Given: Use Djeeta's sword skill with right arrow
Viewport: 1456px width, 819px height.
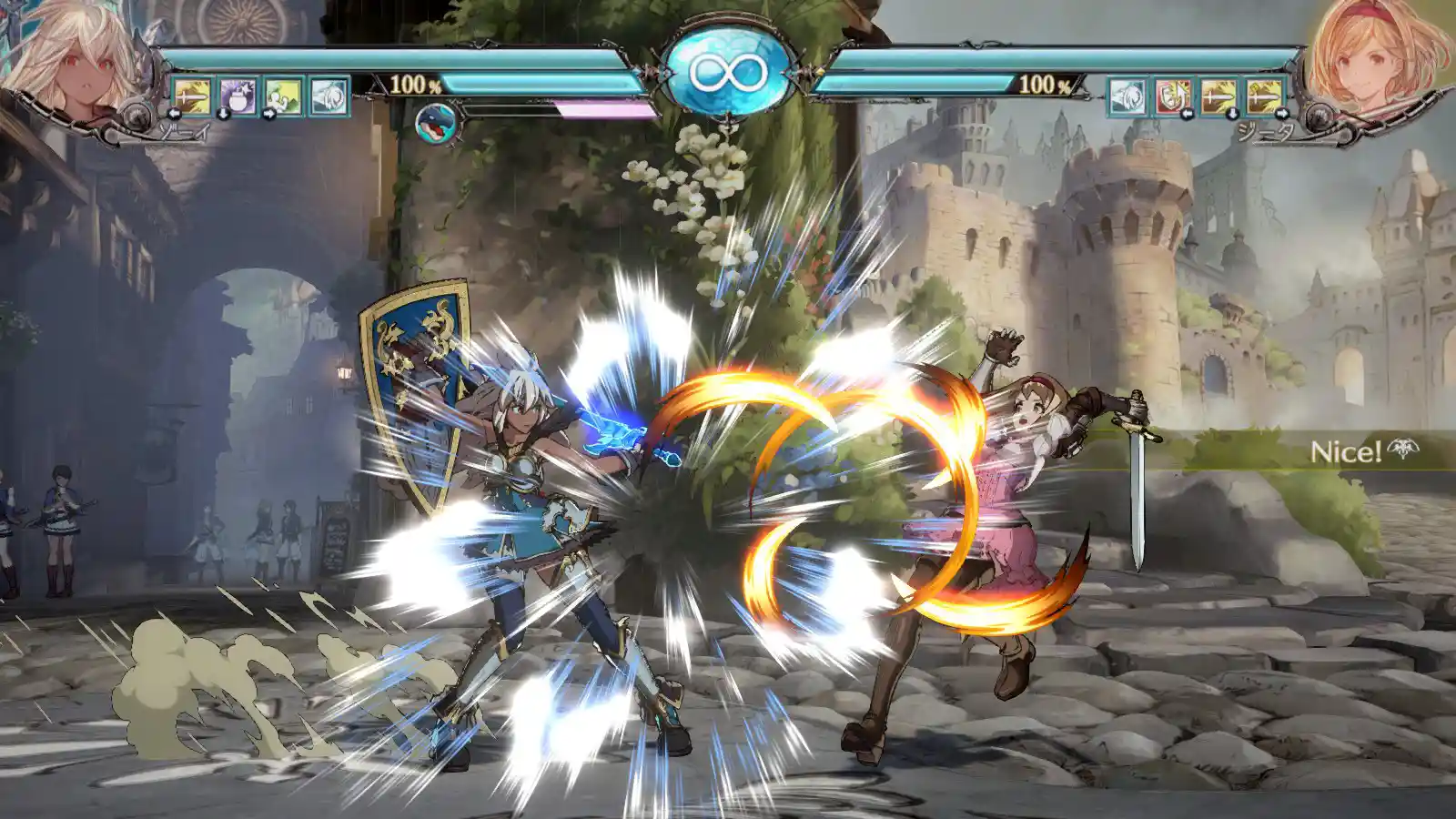Looking at the screenshot, I should (x=1264, y=96).
